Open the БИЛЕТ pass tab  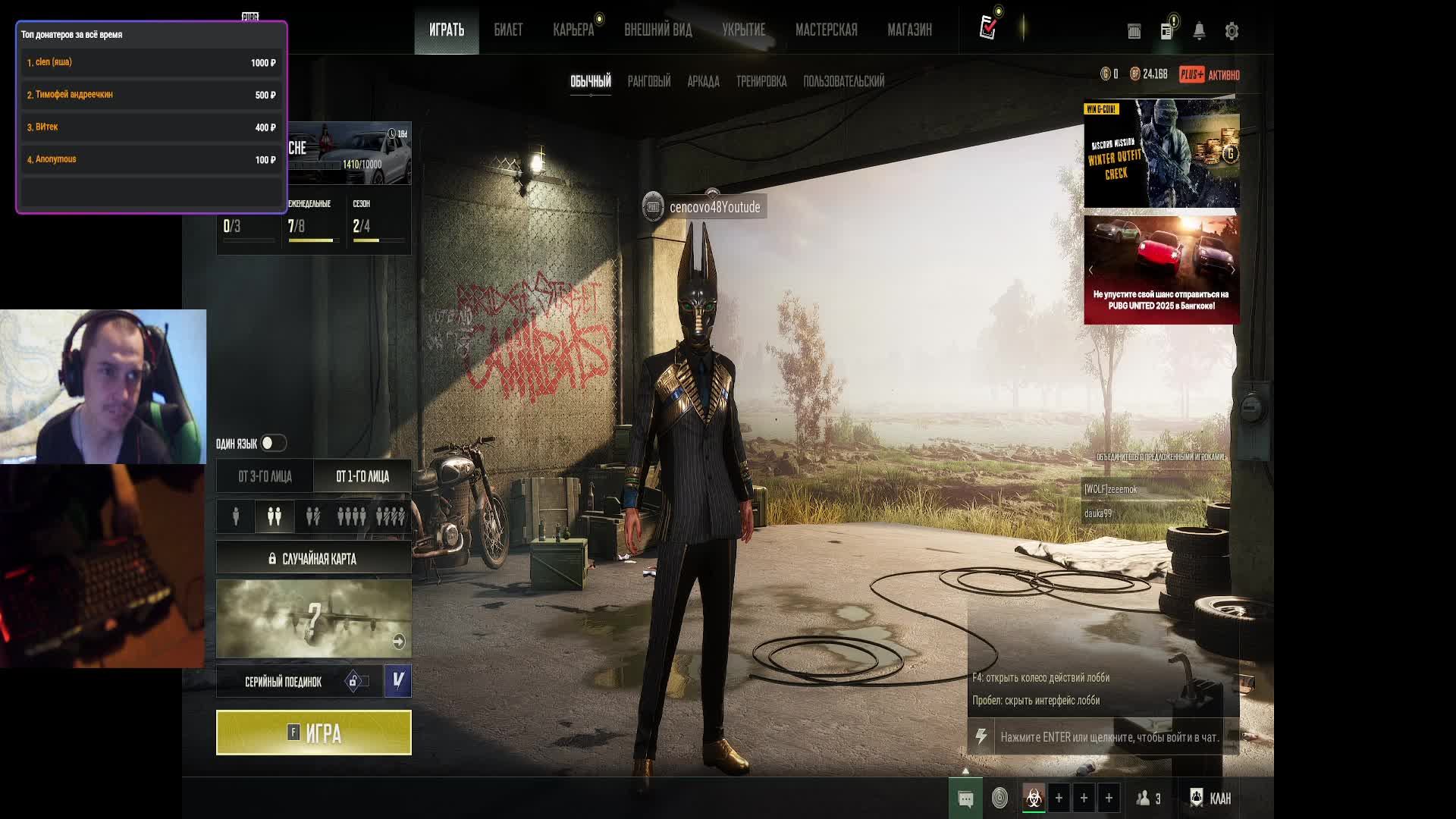click(x=508, y=30)
